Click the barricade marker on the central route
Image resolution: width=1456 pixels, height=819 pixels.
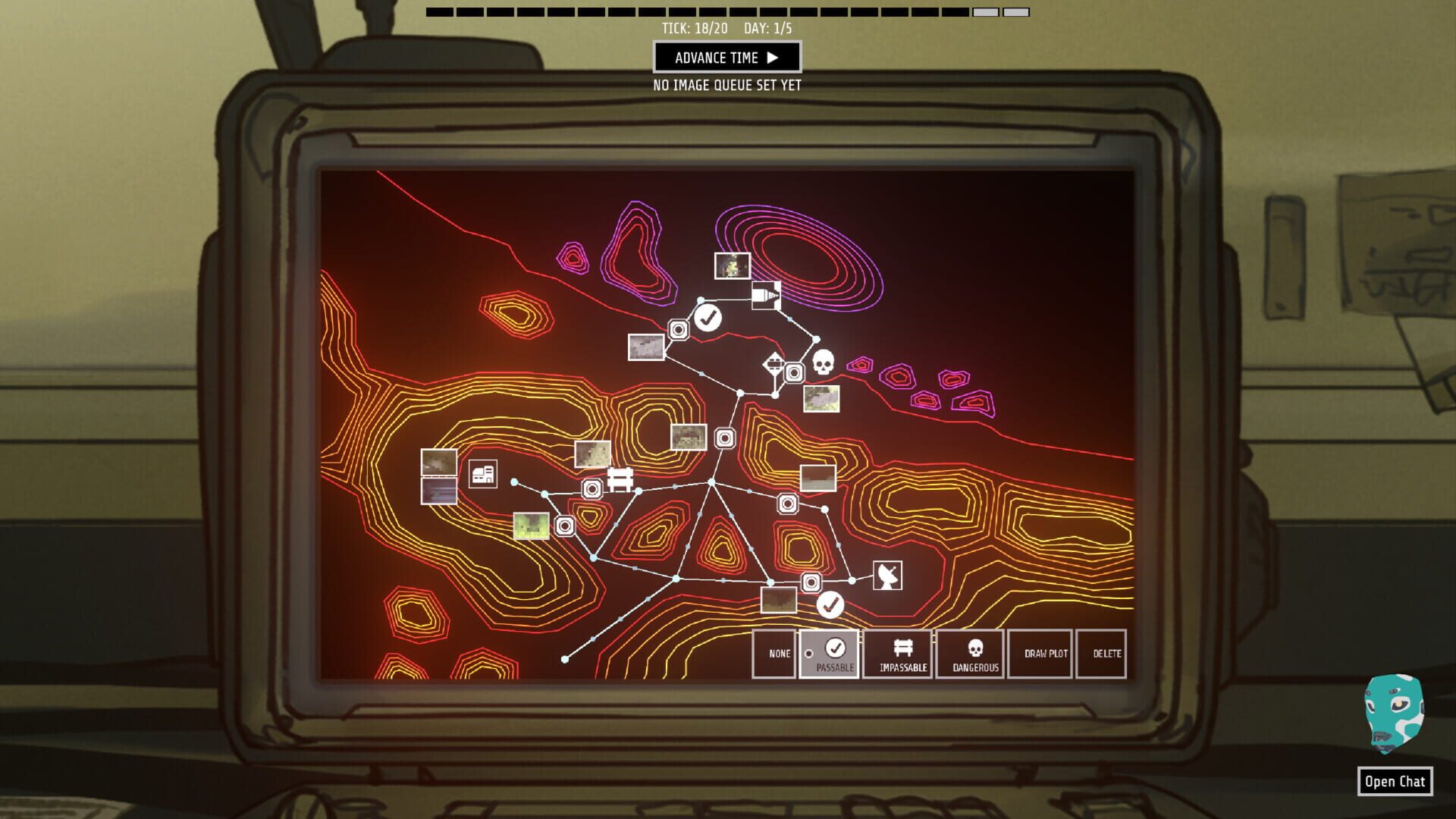(620, 481)
